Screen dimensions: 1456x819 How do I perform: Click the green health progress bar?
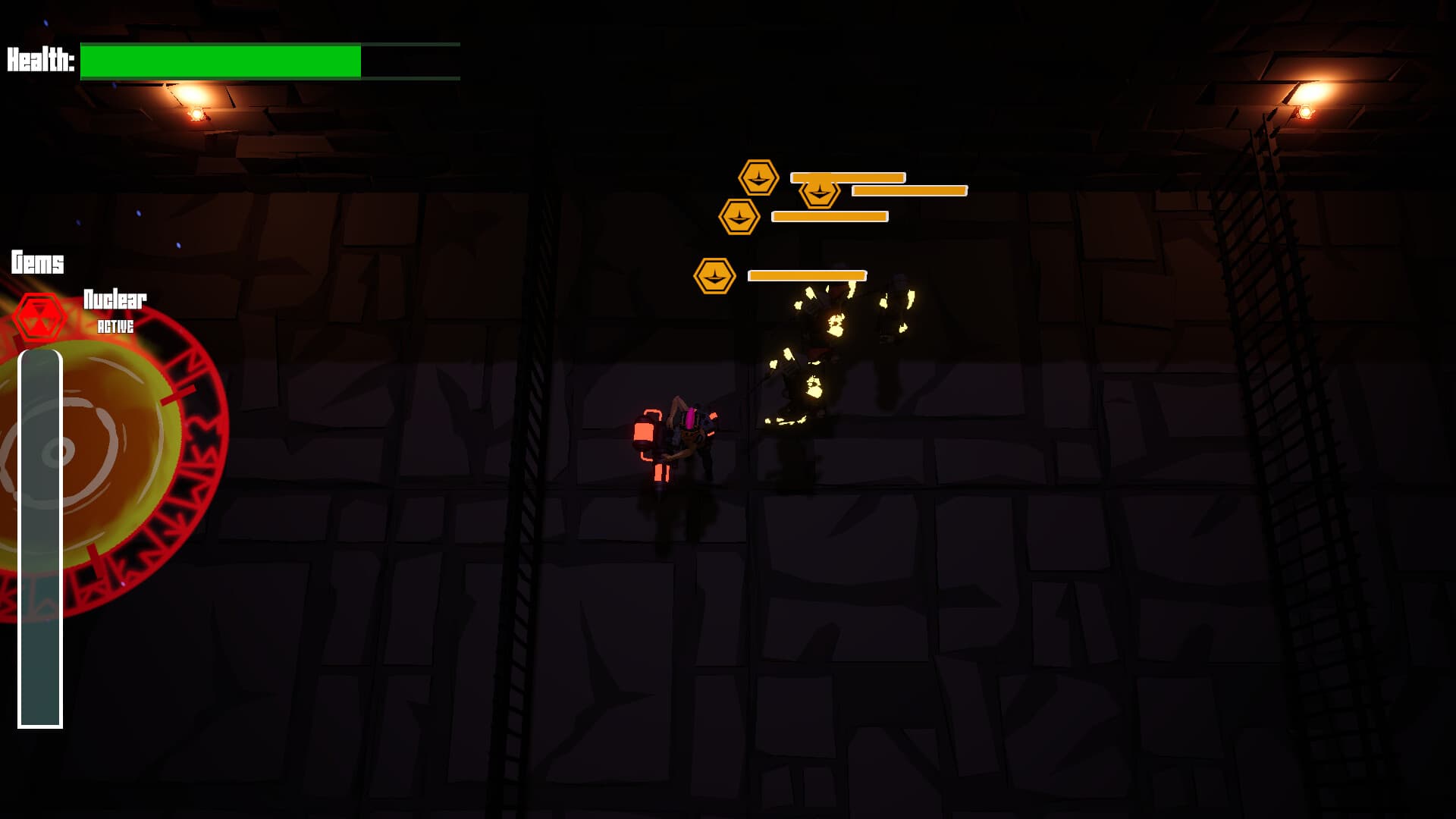click(x=220, y=60)
